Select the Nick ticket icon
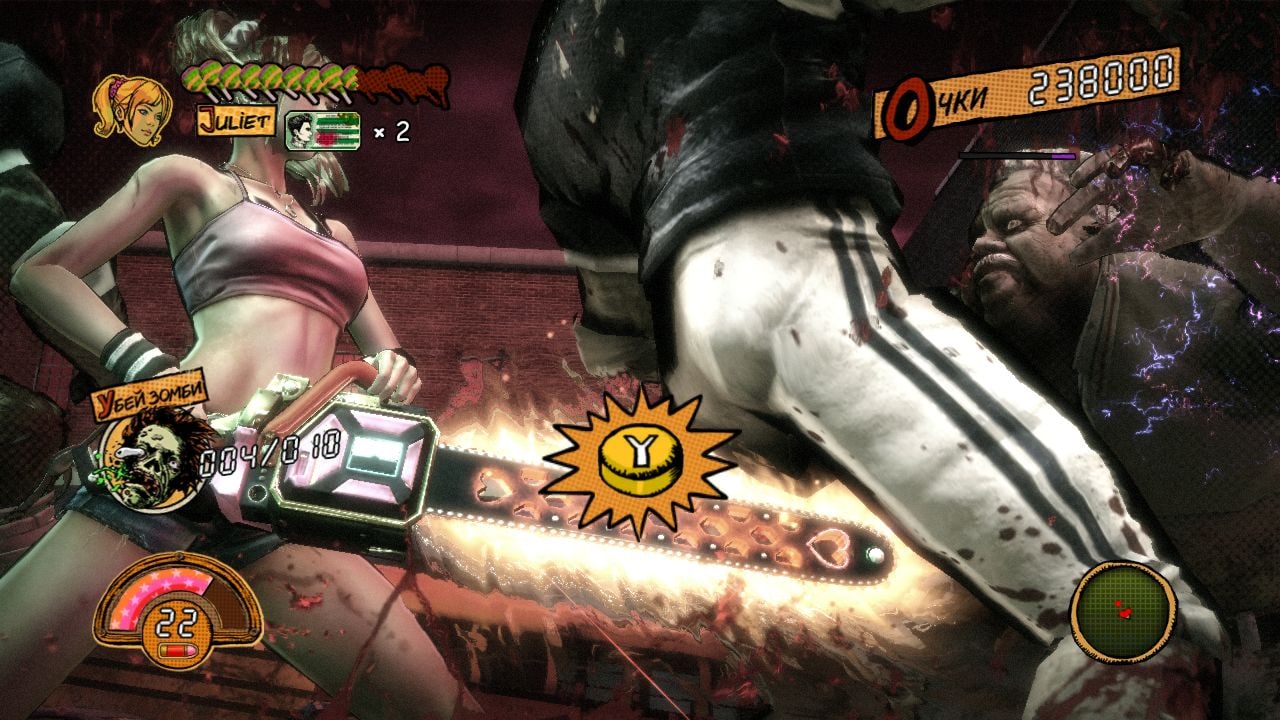Screen dimensions: 1280x720 click(323, 131)
